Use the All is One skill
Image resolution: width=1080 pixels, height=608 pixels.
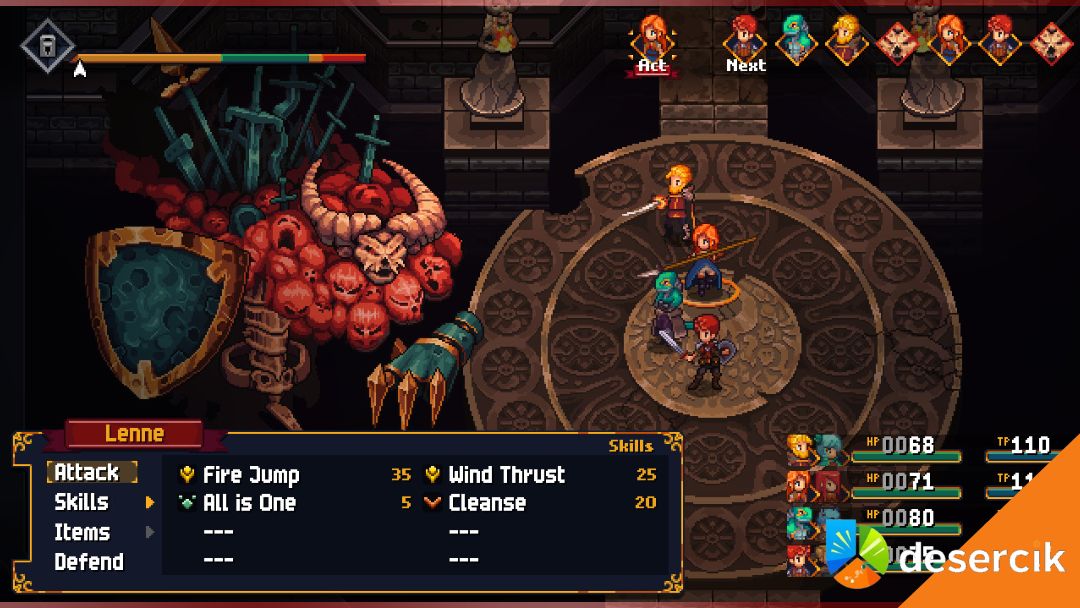[x=249, y=503]
